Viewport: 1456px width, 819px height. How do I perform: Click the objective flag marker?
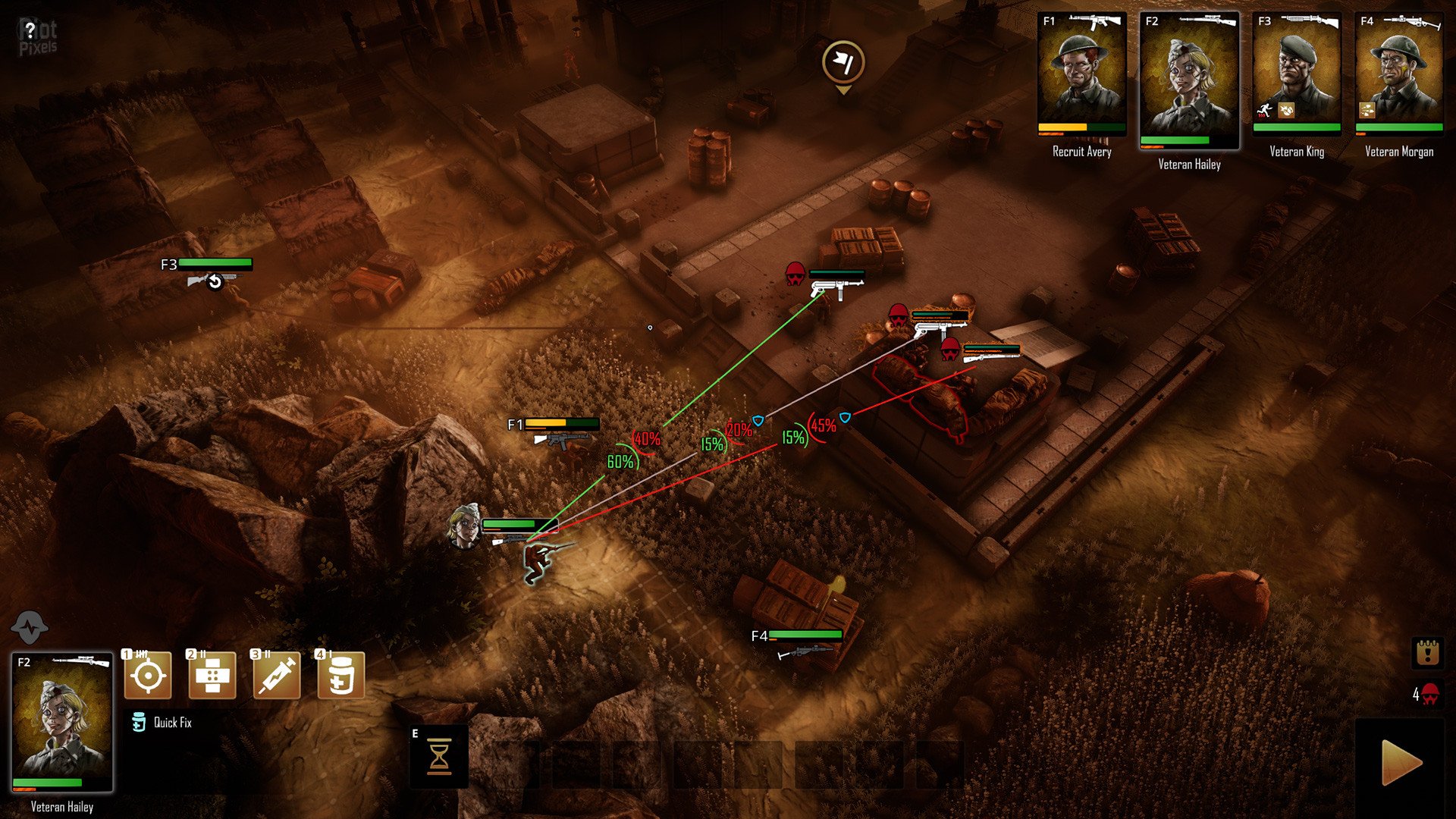coord(843,63)
